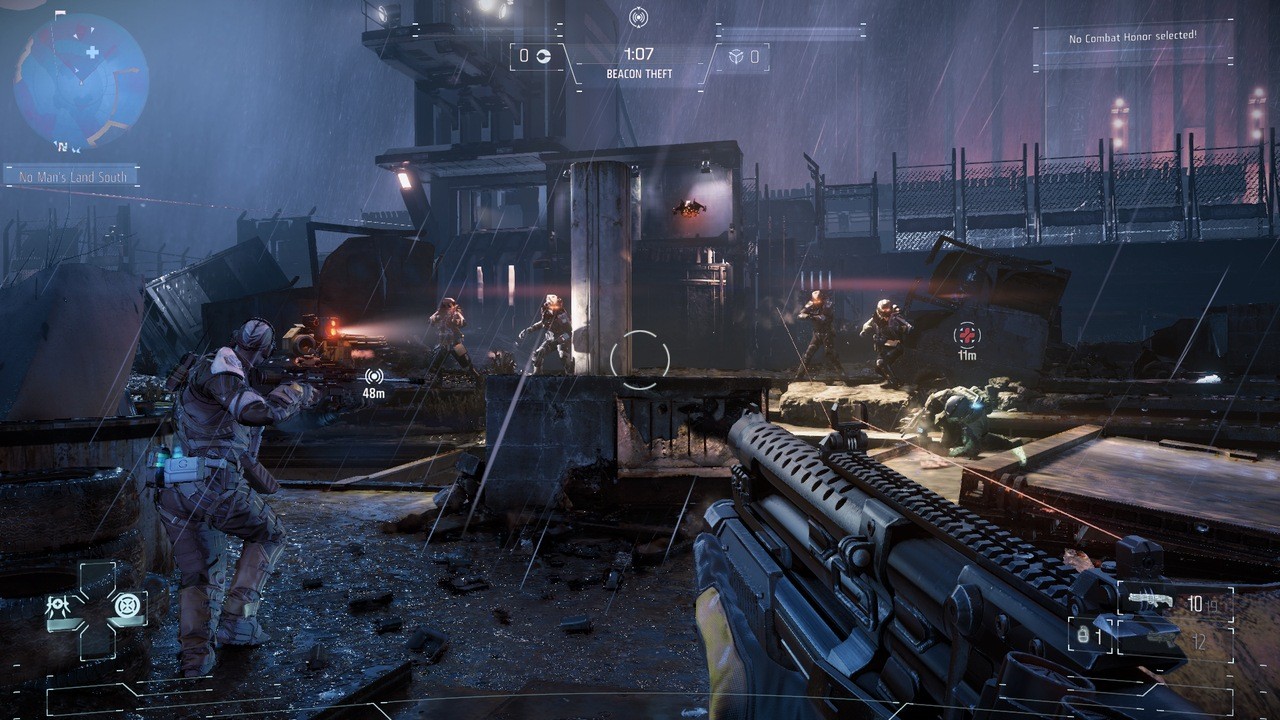Click the grenade icon in the loadout
Image resolution: width=1280 pixels, height=720 pixels.
[1082, 635]
